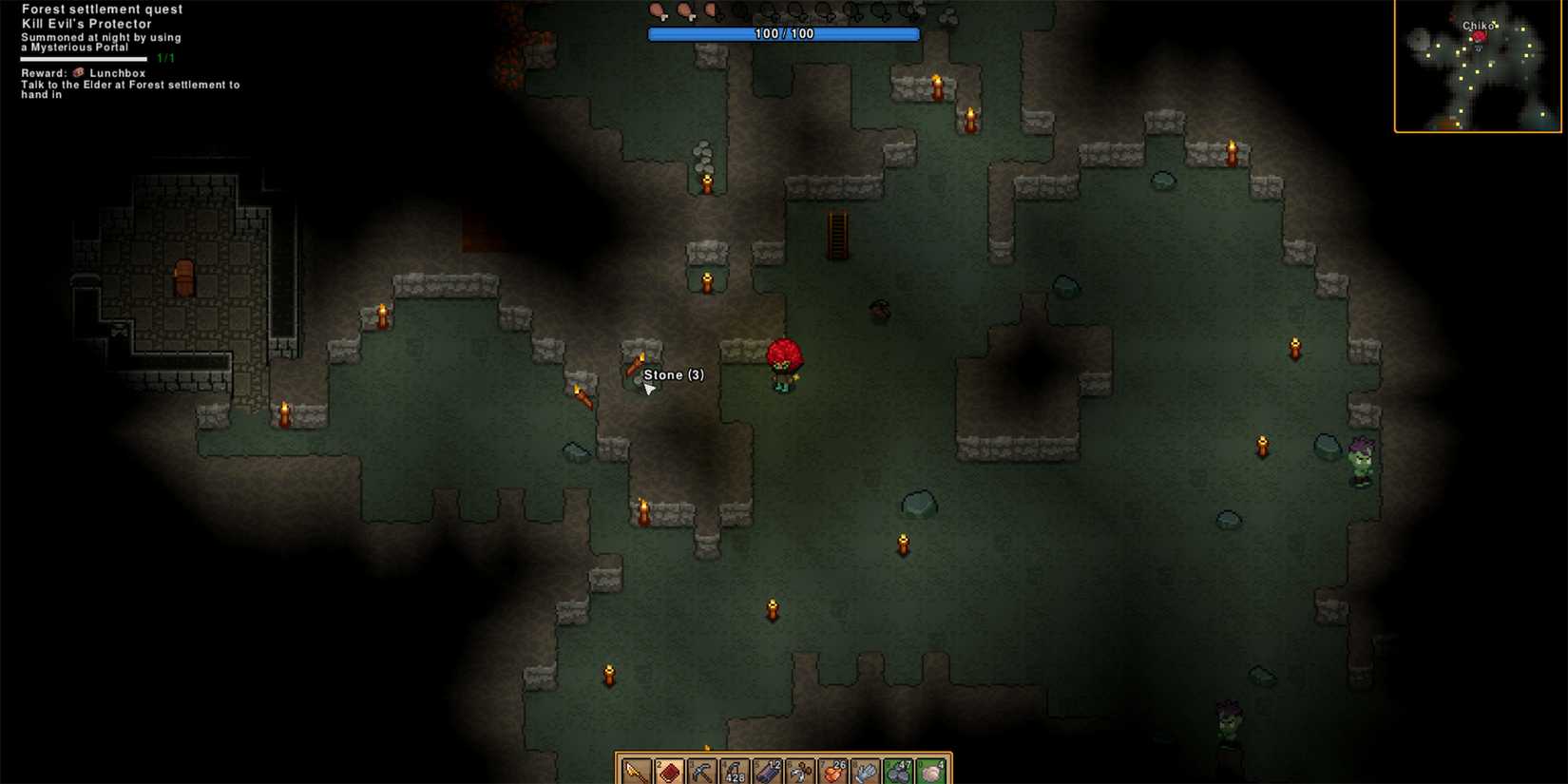Select the blue fabric roll in slot 5
The height and width of the screenshot is (784, 1568).
click(x=767, y=770)
